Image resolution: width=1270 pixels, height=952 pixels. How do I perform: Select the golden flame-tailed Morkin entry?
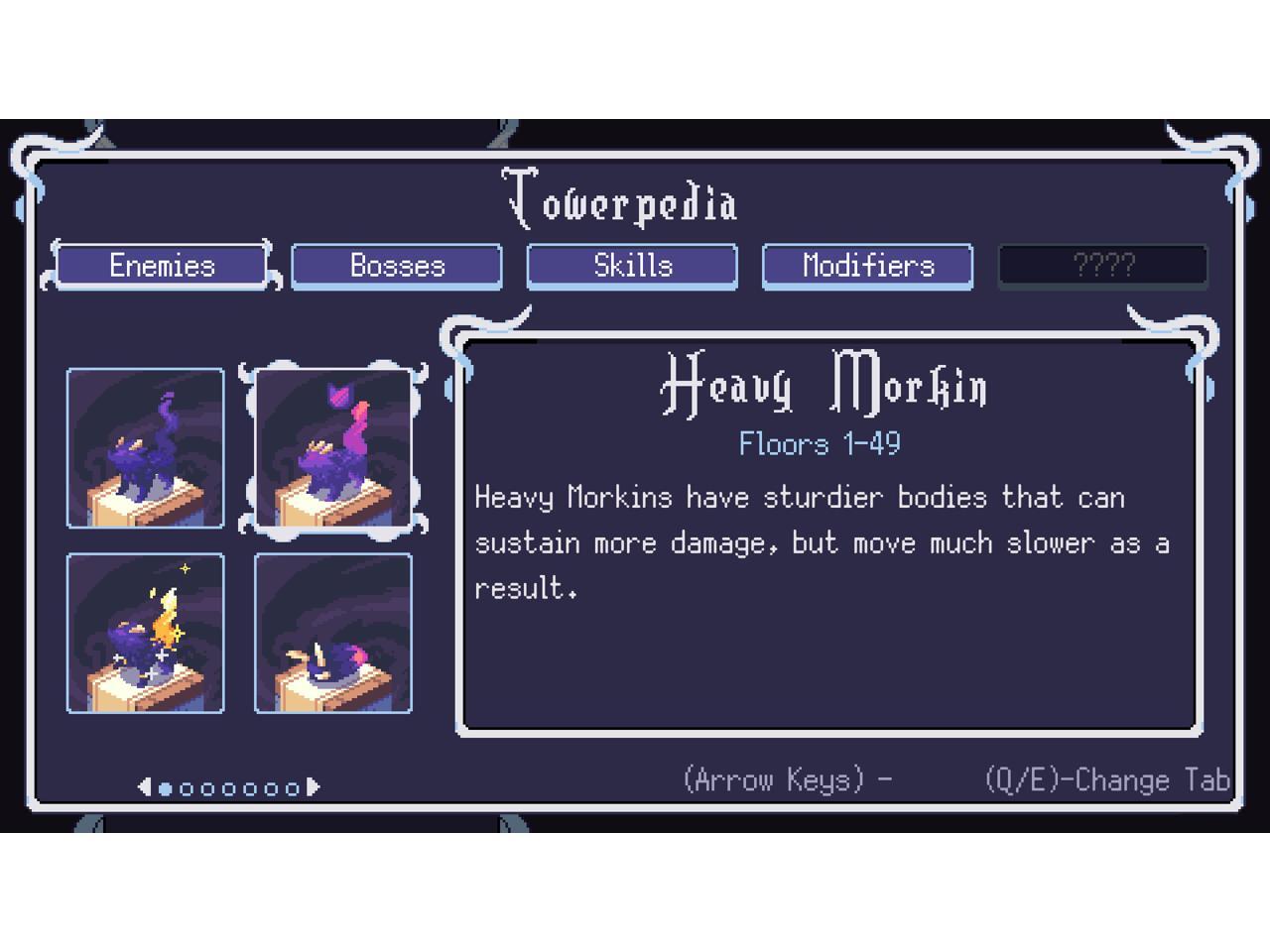coord(146,634)
